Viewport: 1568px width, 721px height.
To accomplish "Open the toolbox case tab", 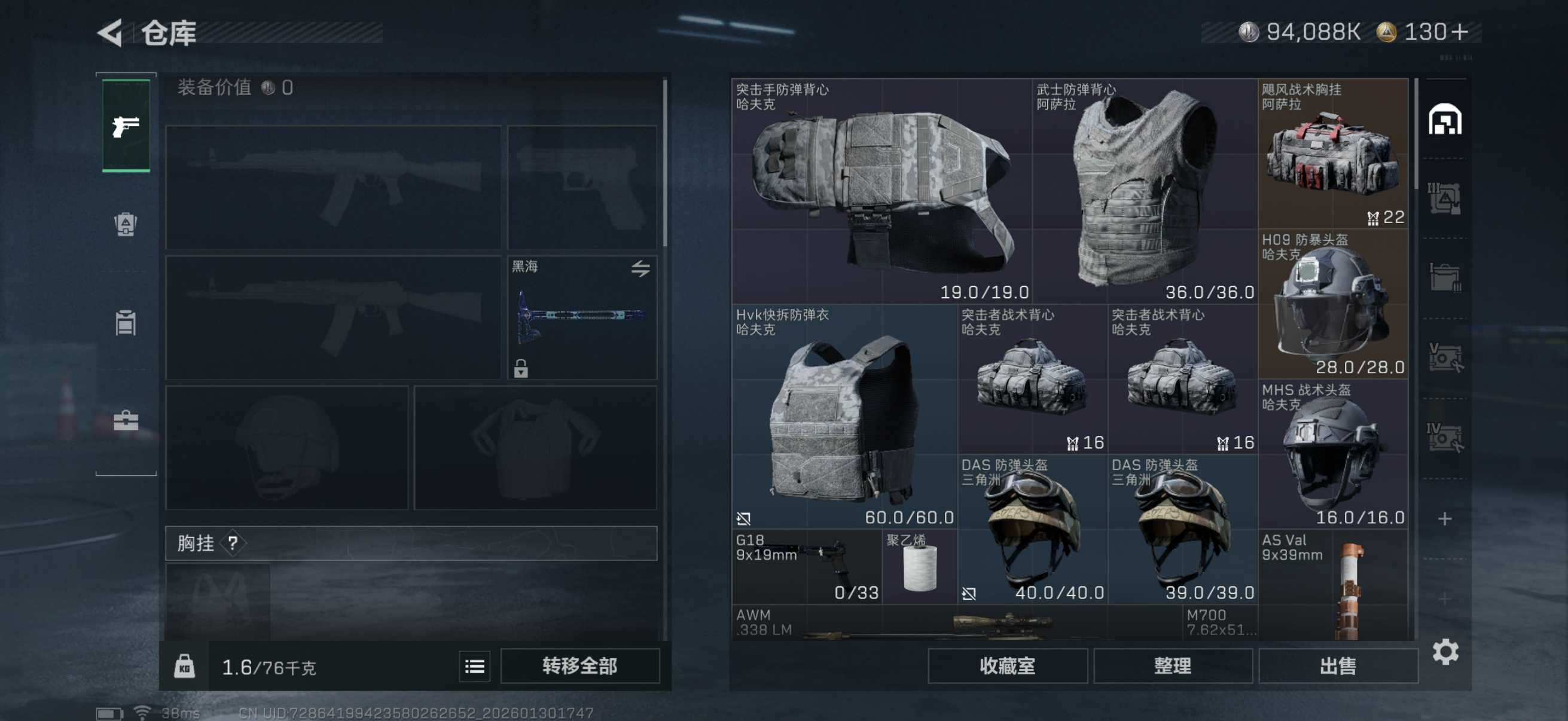I will (x=126, y=420).
